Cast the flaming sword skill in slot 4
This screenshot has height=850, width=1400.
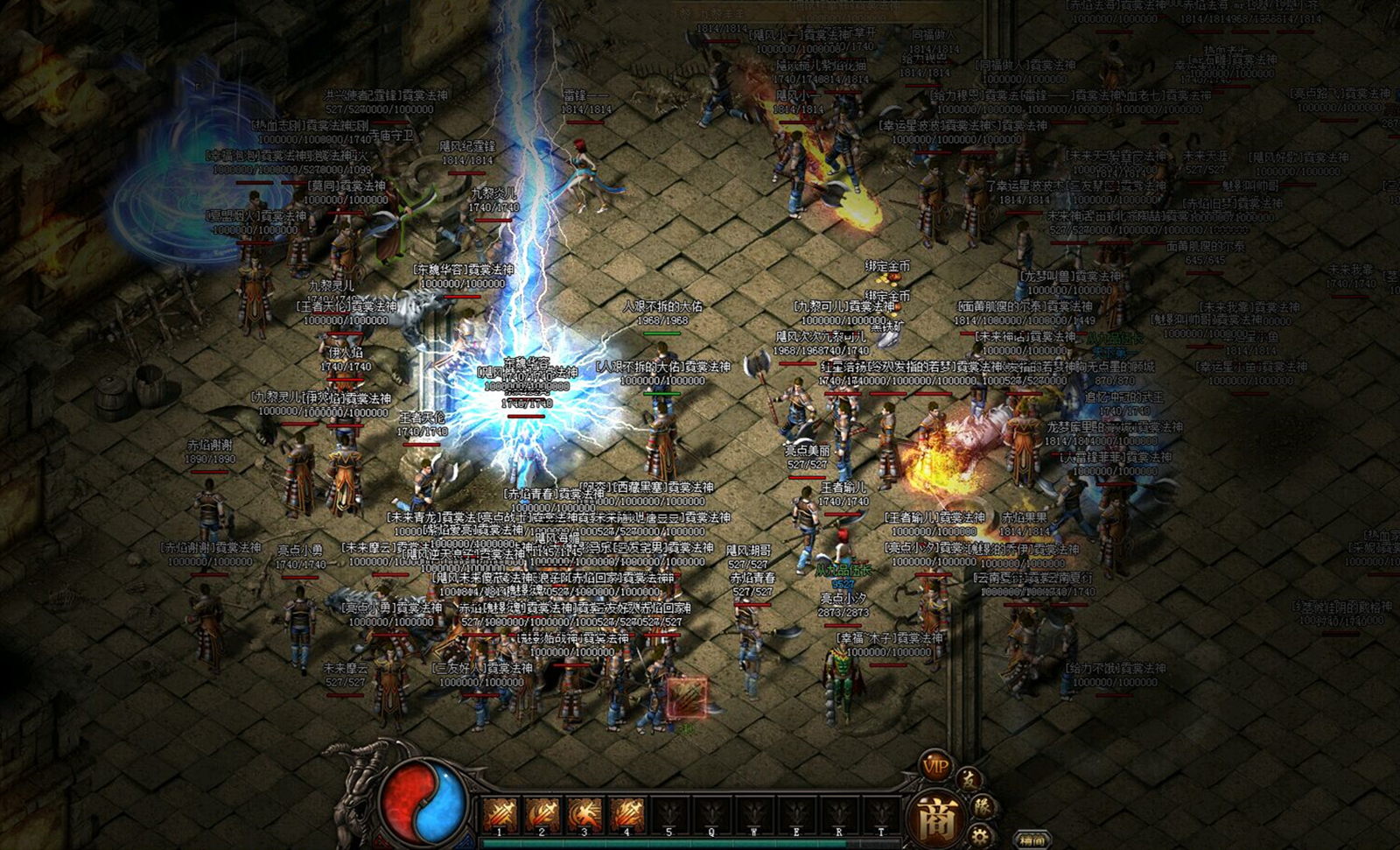pyautogui.click(x=626, y=815)
